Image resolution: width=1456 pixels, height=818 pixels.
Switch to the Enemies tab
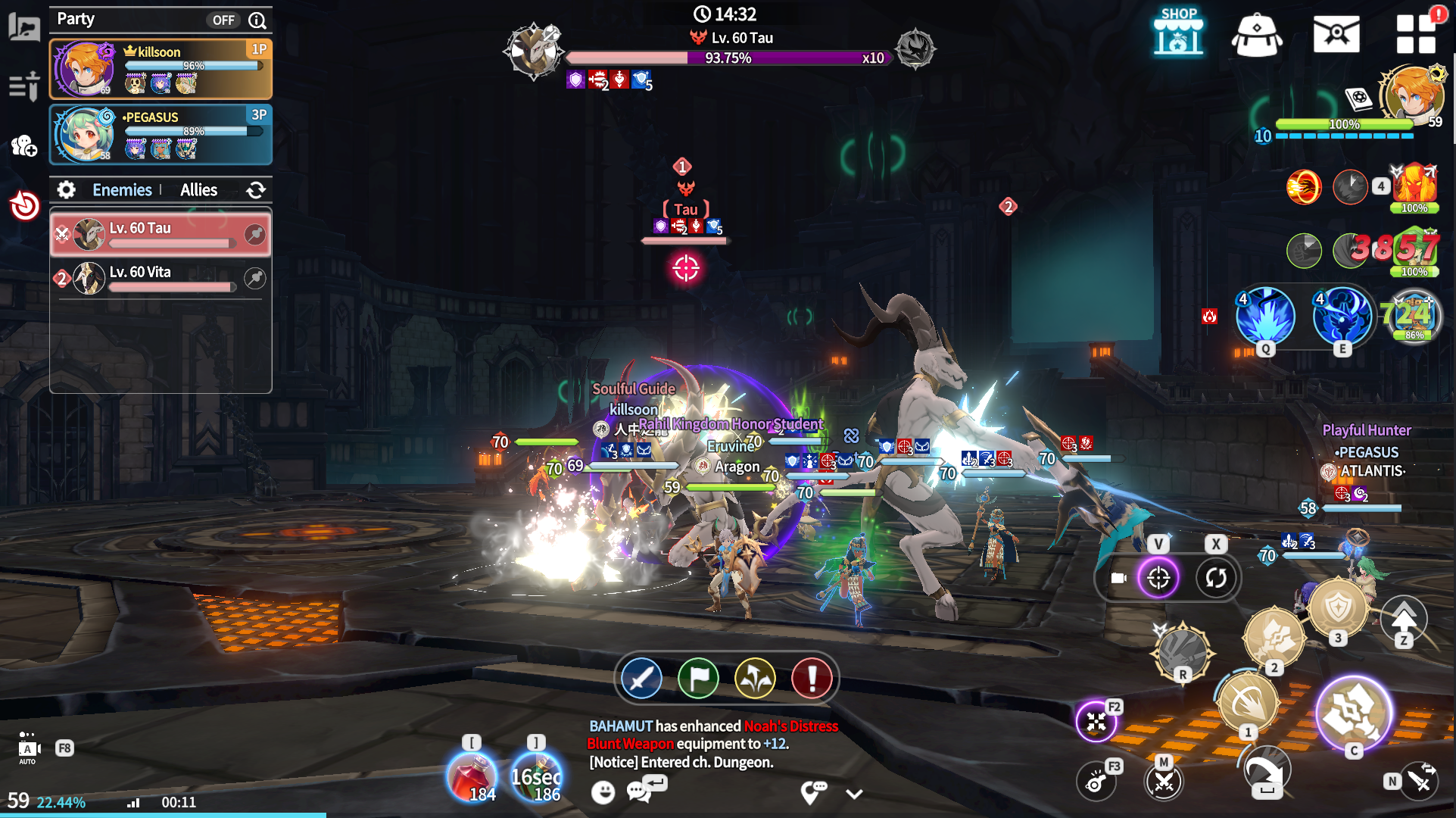[x=122, y=190]
